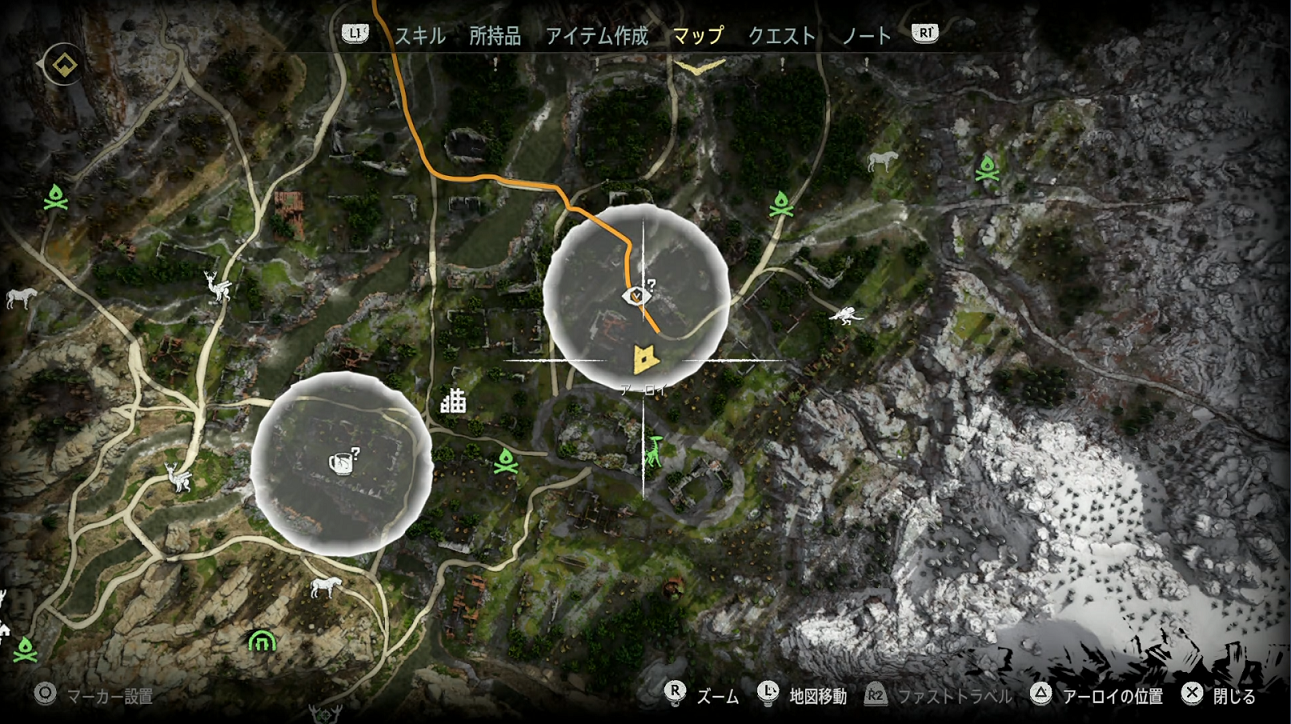This screenshot has width=1291, height=724.
Task: Click the winged Glinthawk machine icon on the right
Action: [846, 316]
